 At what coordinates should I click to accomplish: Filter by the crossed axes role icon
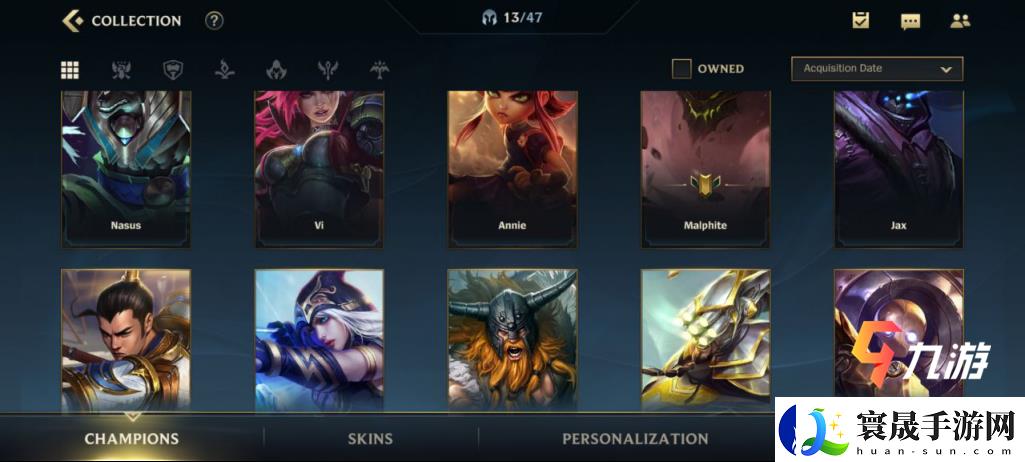tap(122, 69)
